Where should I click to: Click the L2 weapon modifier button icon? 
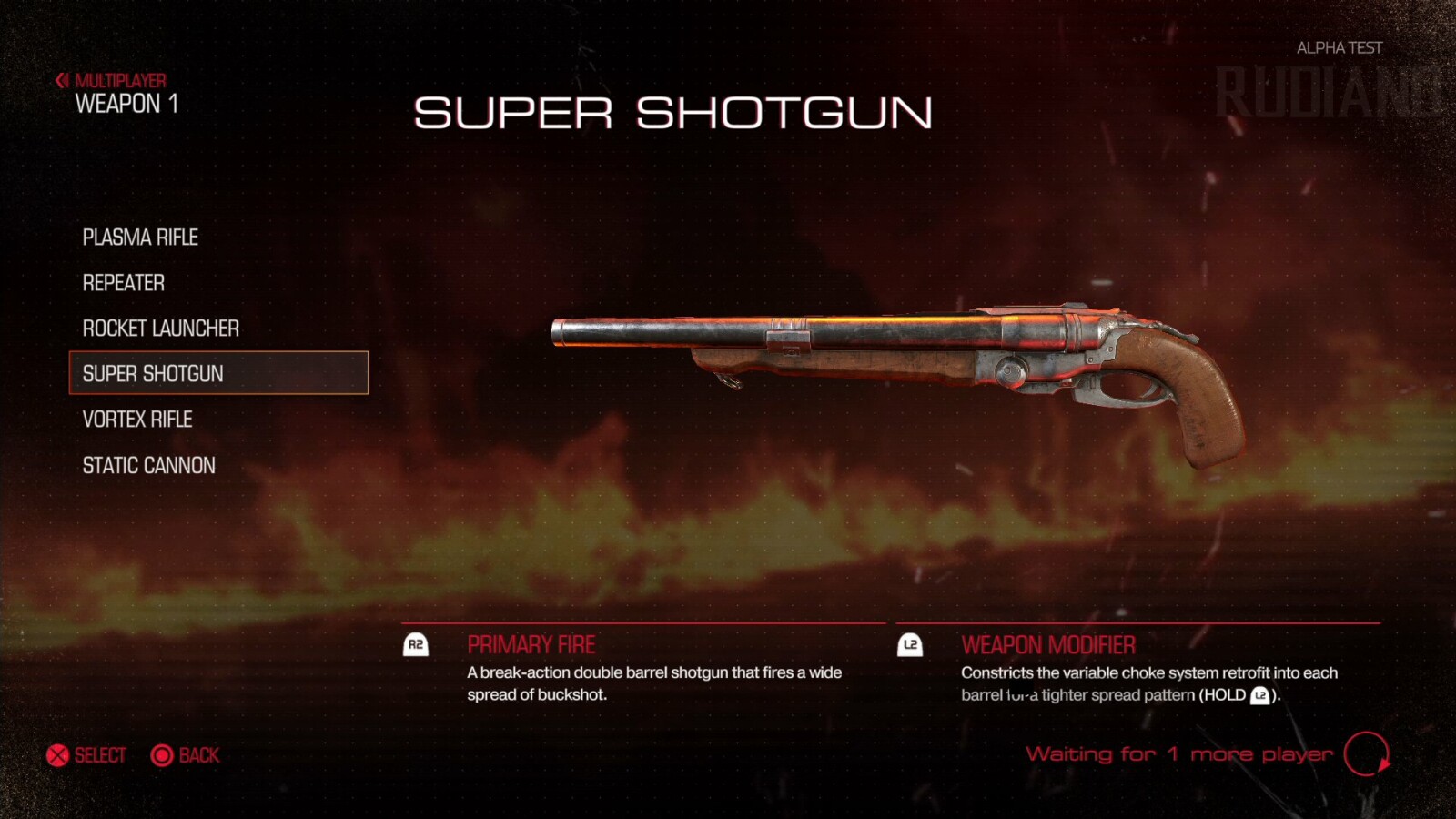point(911,644)
